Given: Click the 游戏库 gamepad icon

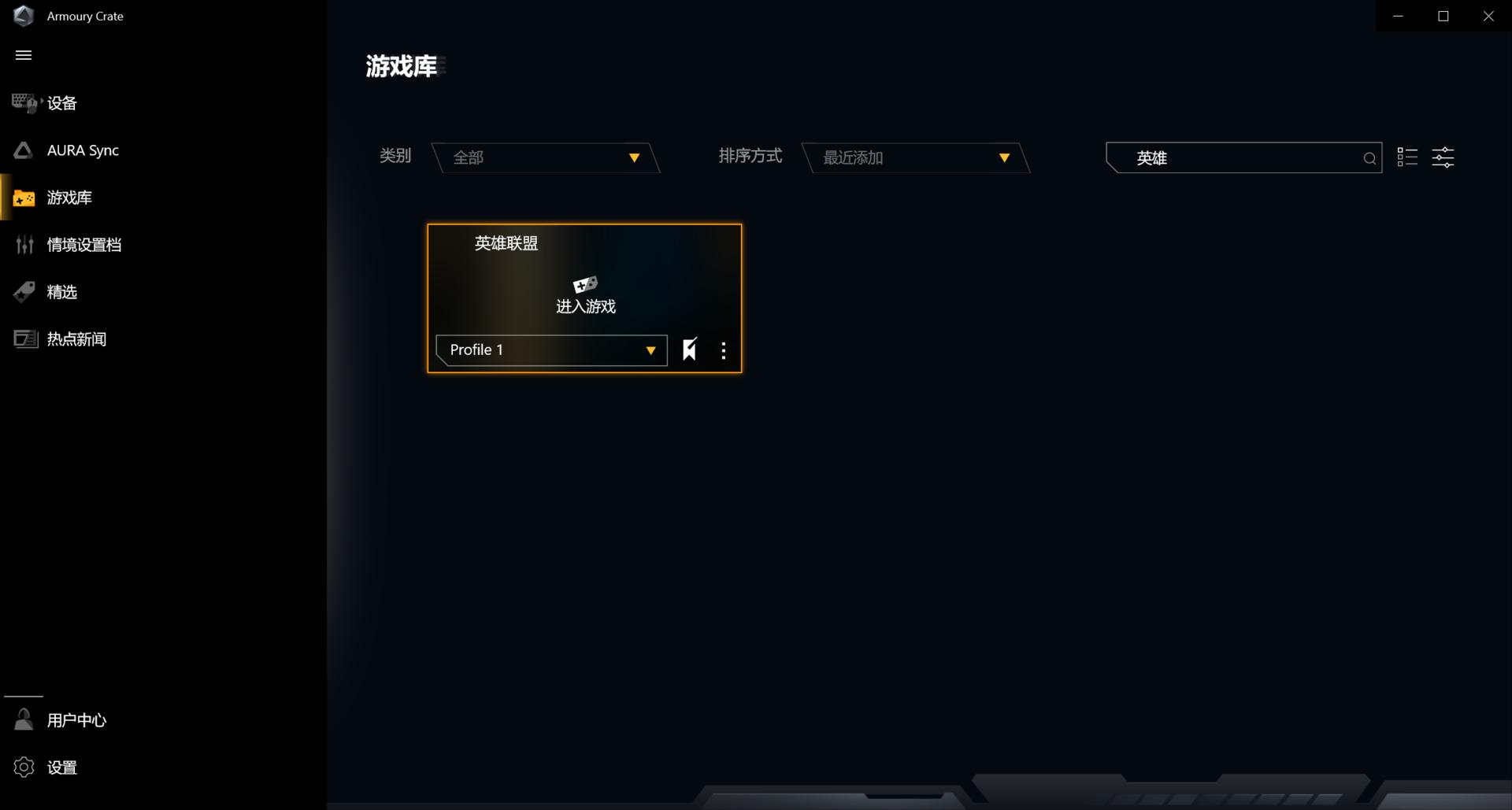Looking at the screenshot, I should coord(24,198).
